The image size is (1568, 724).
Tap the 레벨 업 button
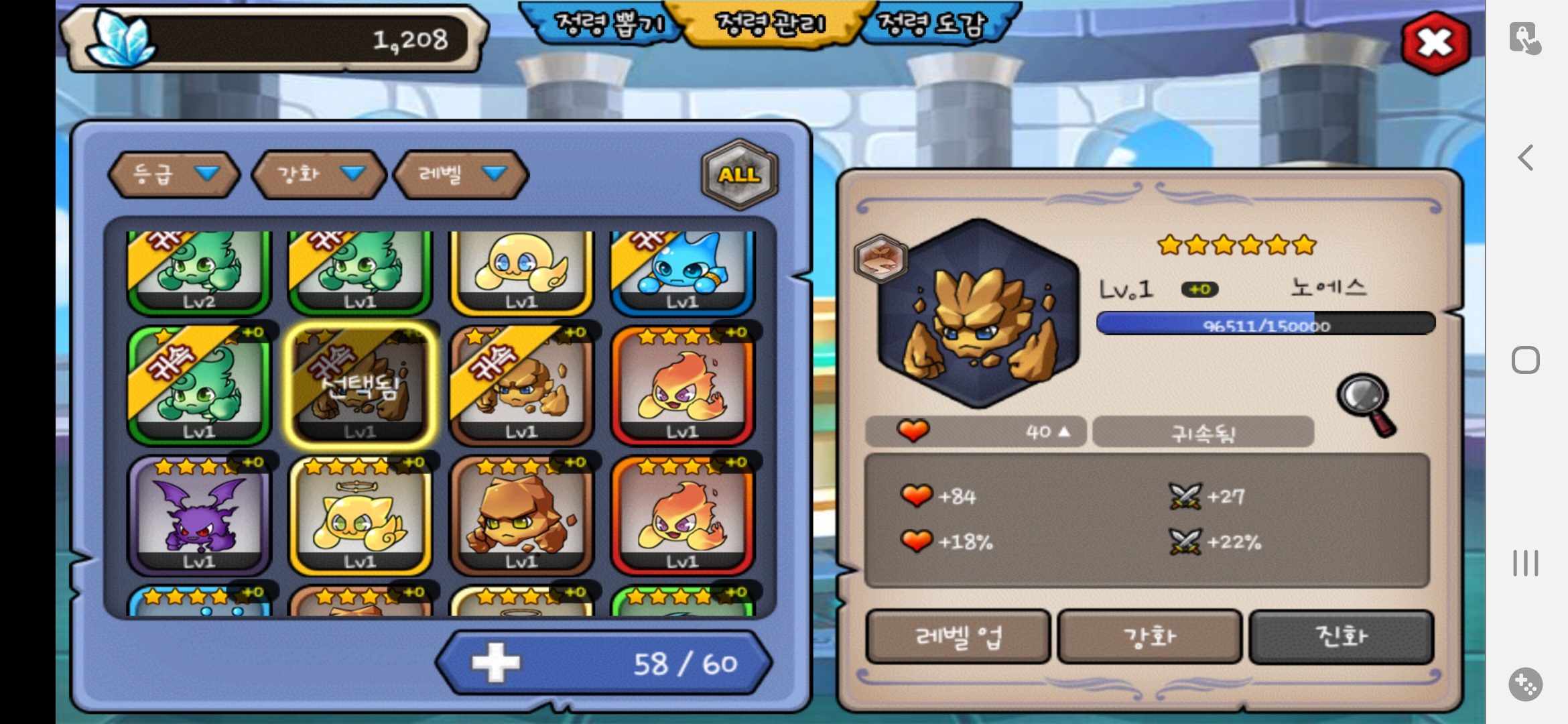click(958, 636)
